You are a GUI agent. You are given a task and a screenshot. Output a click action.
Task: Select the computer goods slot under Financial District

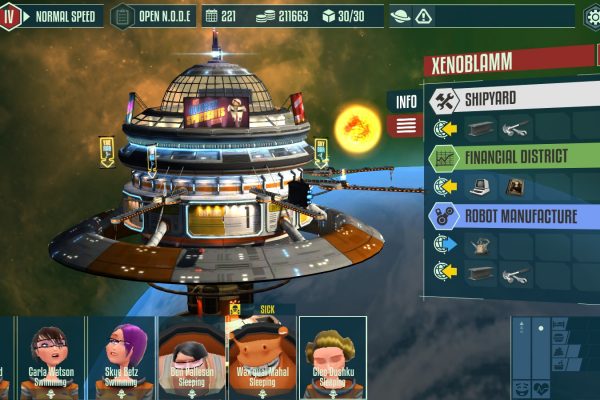482,186
